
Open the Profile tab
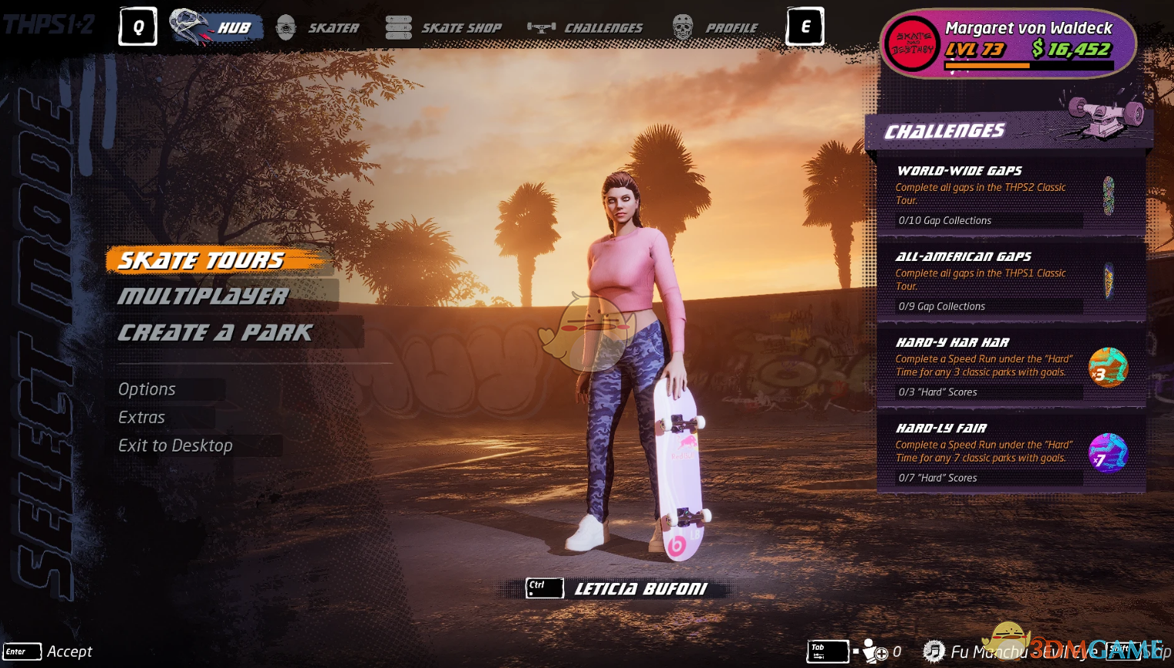[x=715, y=27]
